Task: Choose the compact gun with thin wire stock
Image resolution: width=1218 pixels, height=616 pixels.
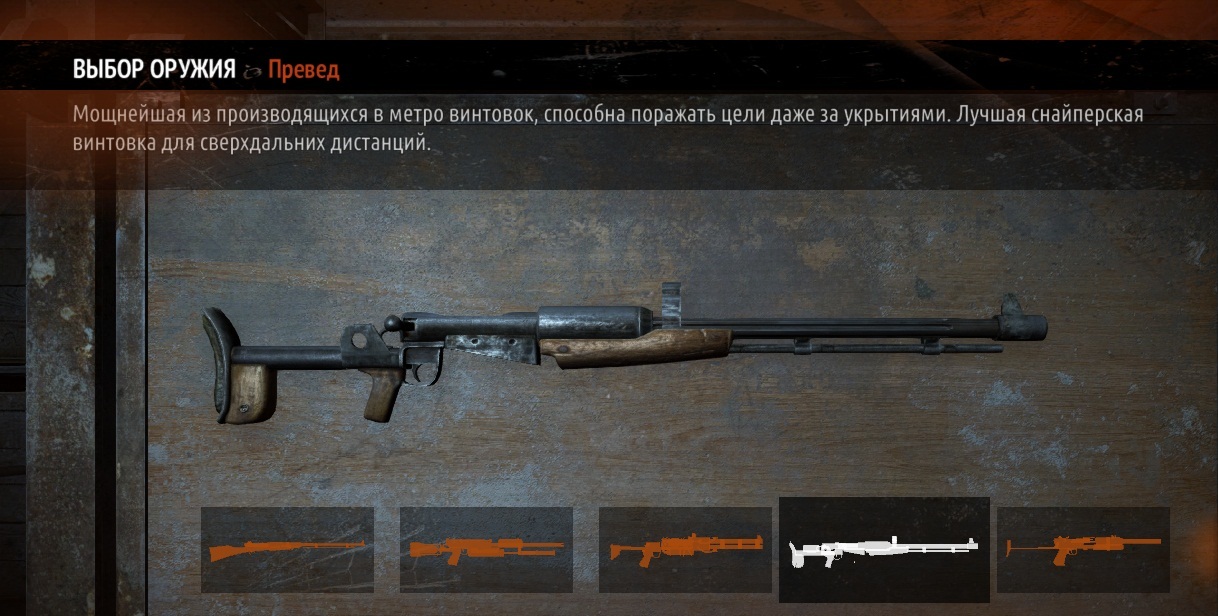Action: pyautogui.click(x=1083, y=549)
